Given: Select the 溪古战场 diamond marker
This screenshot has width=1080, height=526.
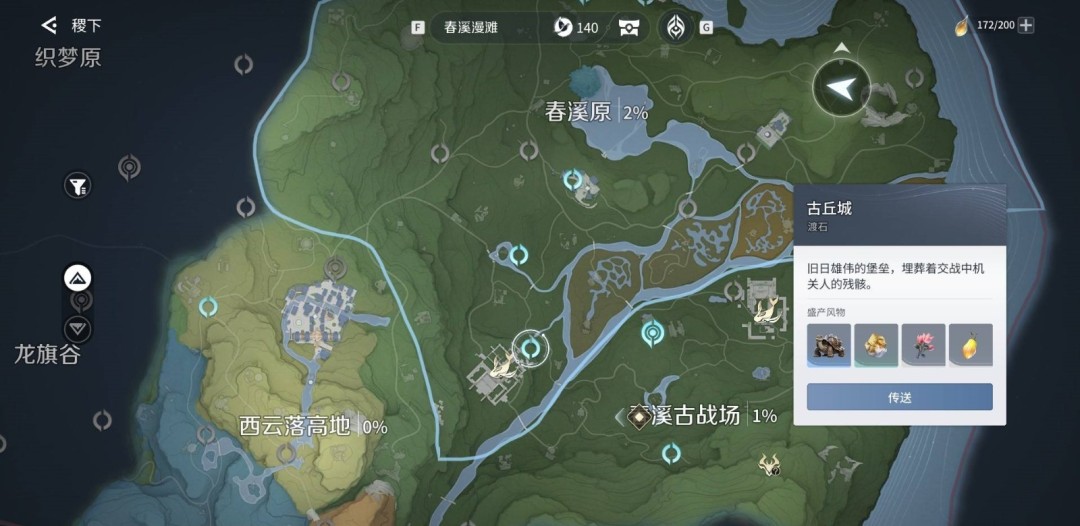Looking at the screenshot, I should click(638, 416).
